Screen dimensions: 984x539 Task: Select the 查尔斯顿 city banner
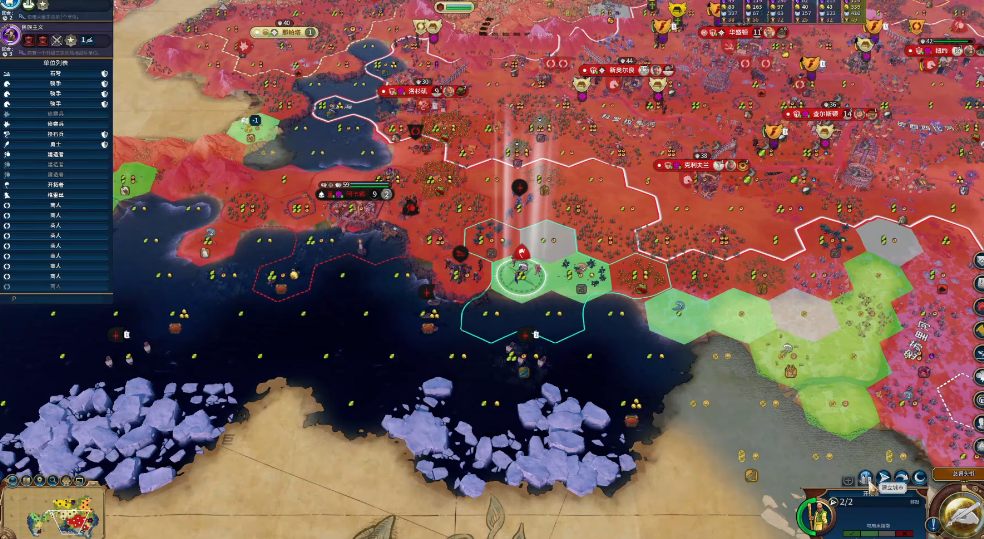pos(820,114)
